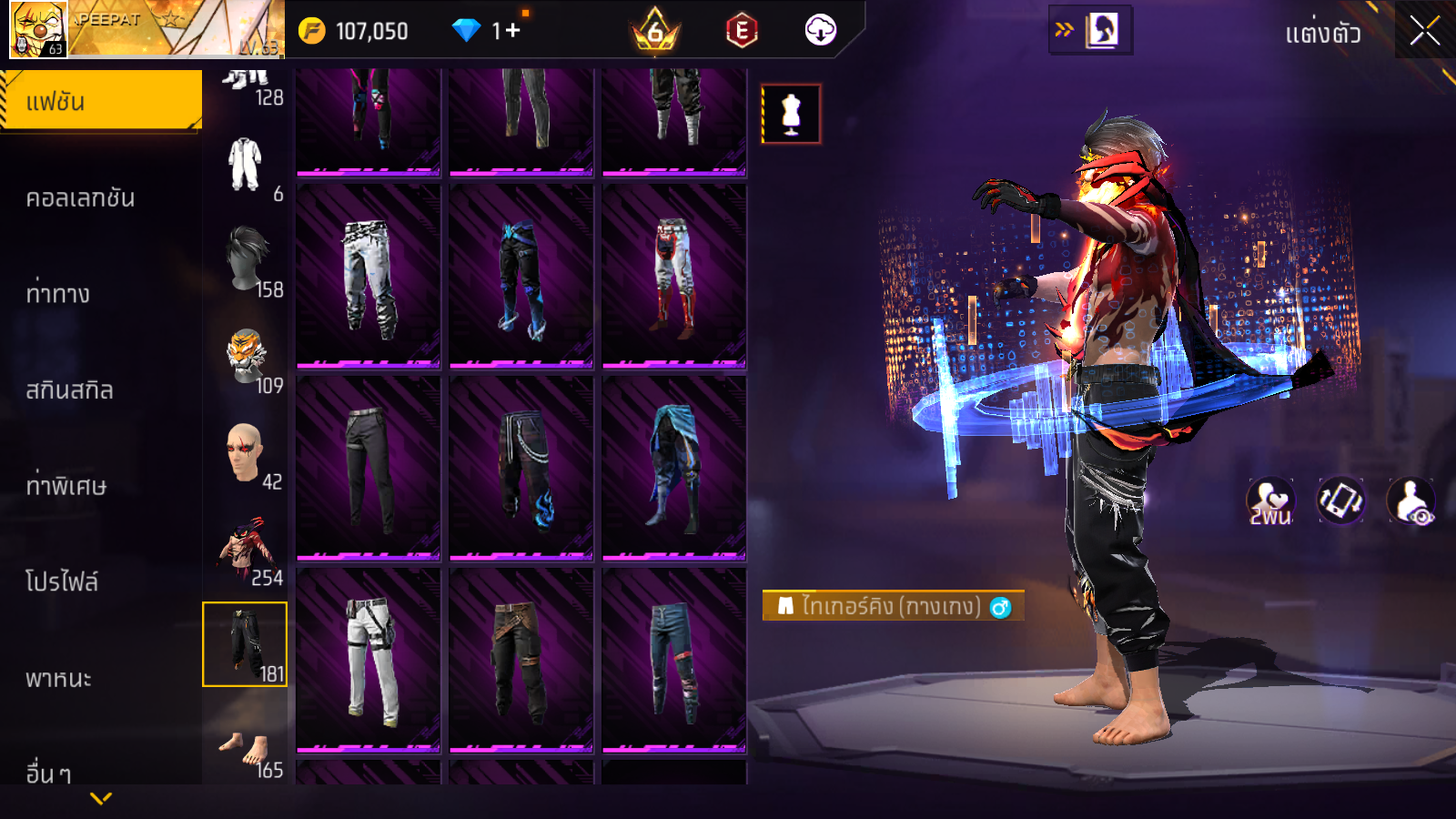Open the ท่าทาง emotes tab
Screen dimensions: 1456x819
[x=58, y=294]
